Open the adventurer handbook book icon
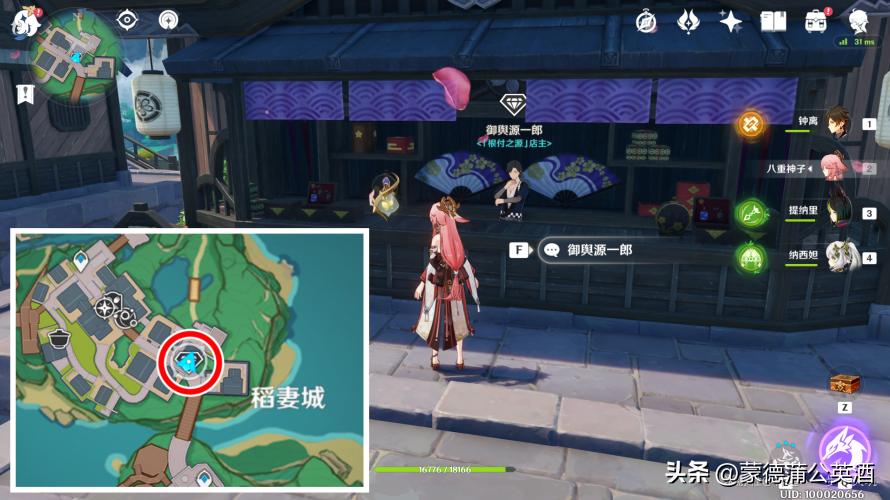Viewport: 890px width, 500px height. coord(773,20)
